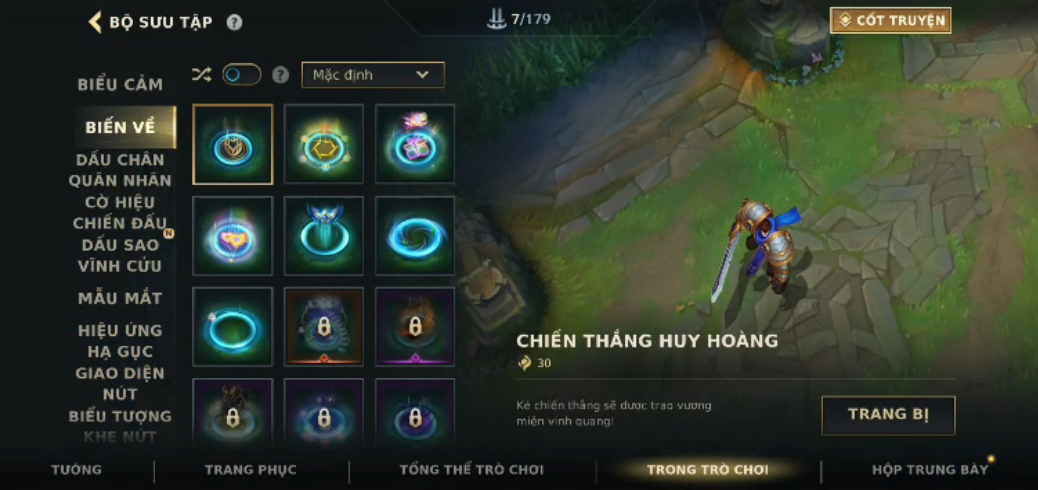Screen dimensions: 1038x490
Task: Switch to the Trang Phục tab
Action: coord(250,470)
